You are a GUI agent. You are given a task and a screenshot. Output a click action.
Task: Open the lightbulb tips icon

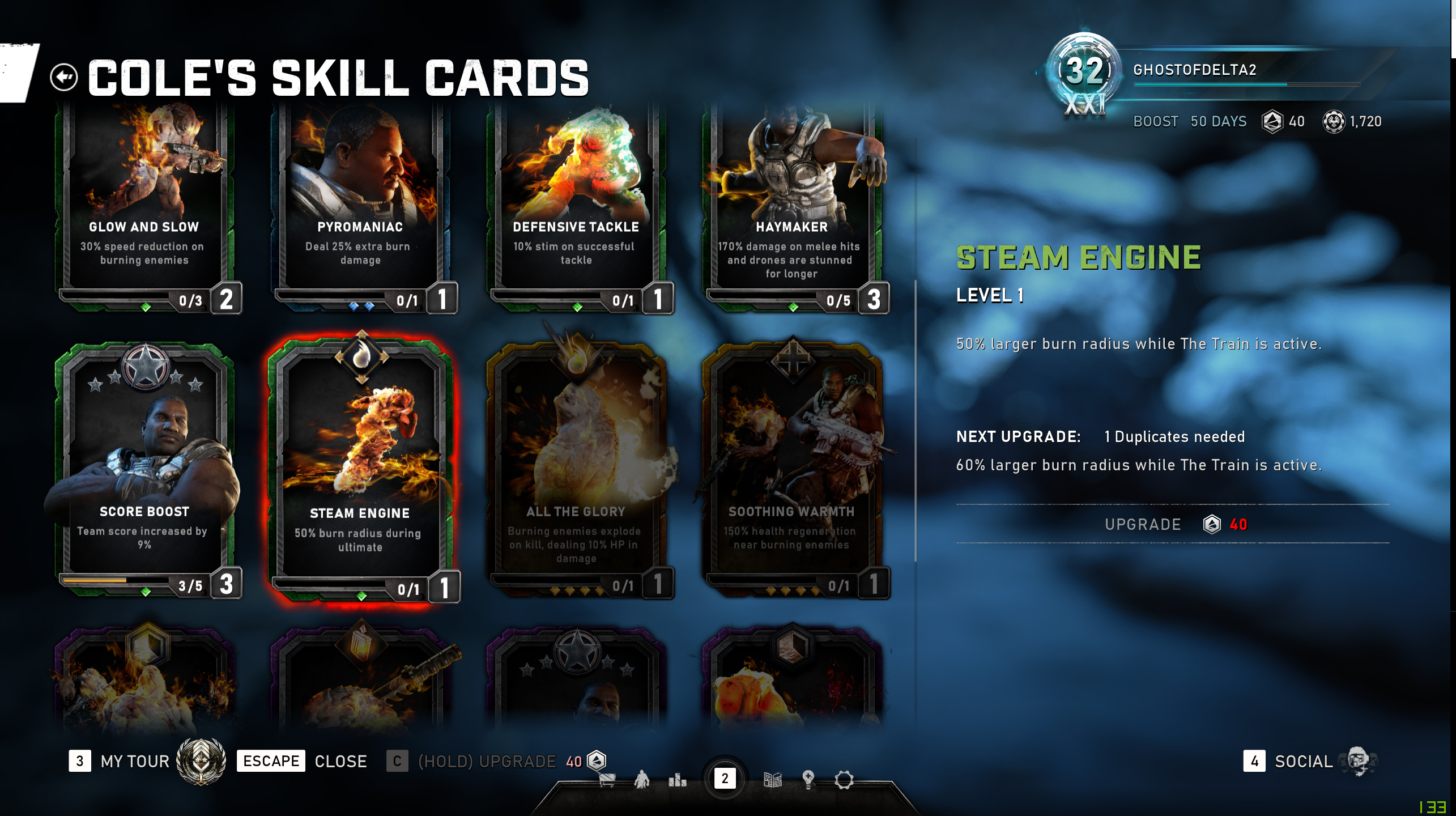808,780
